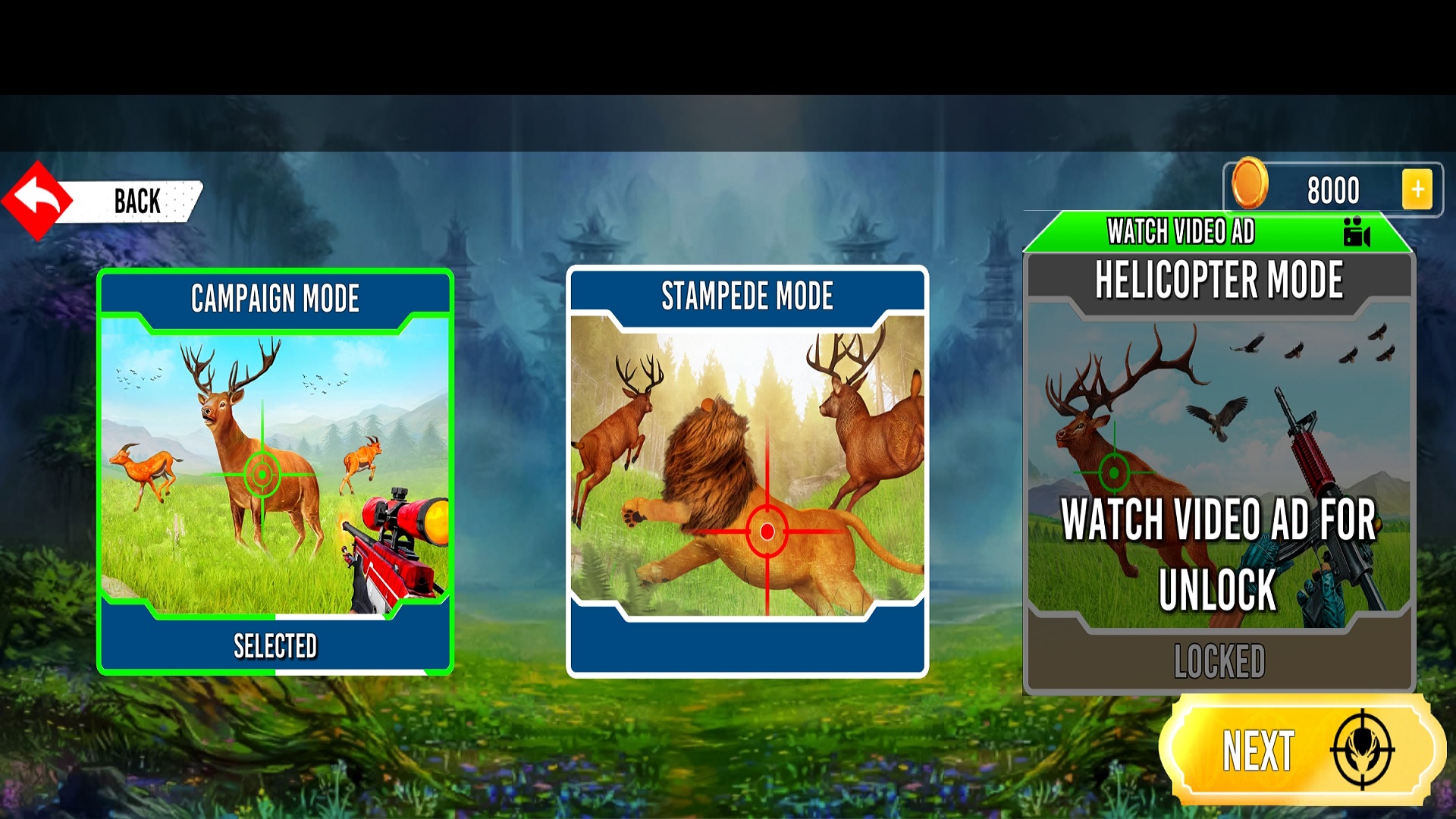Click the green crosshair on the Campaign Mode deer

[x=263, y=475]
